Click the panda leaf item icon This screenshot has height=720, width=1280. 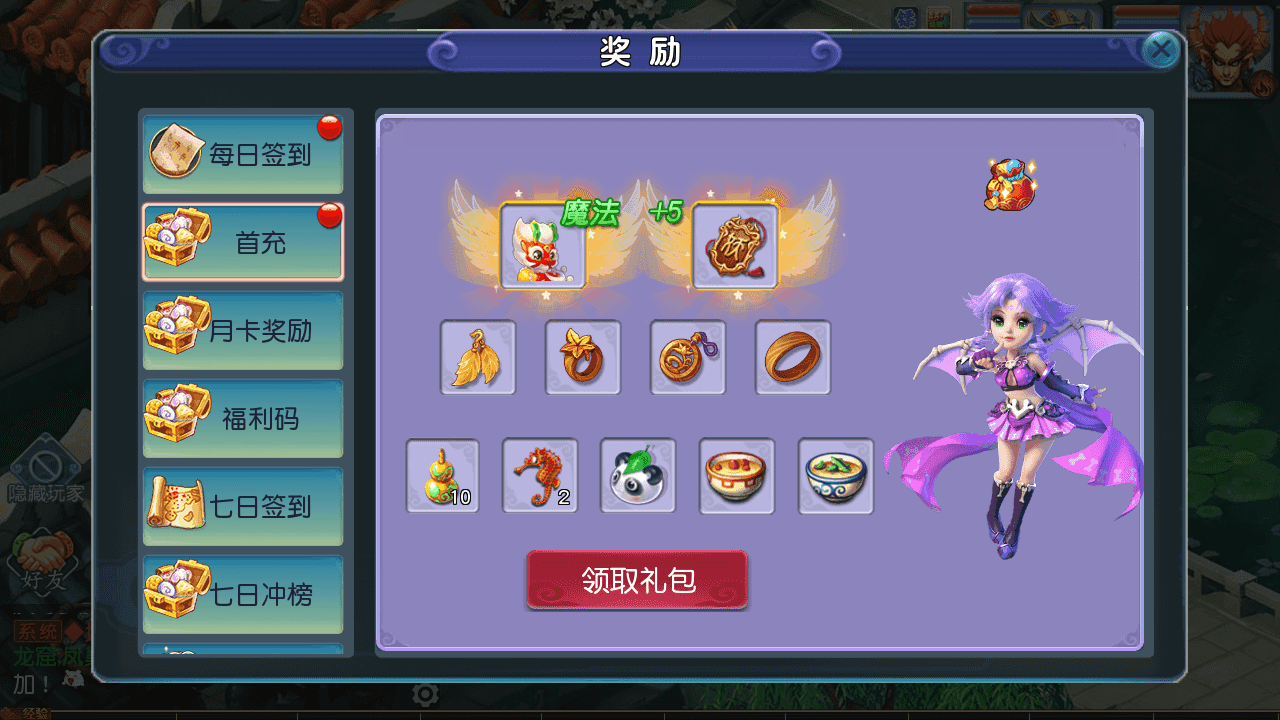tap(637, 477)
